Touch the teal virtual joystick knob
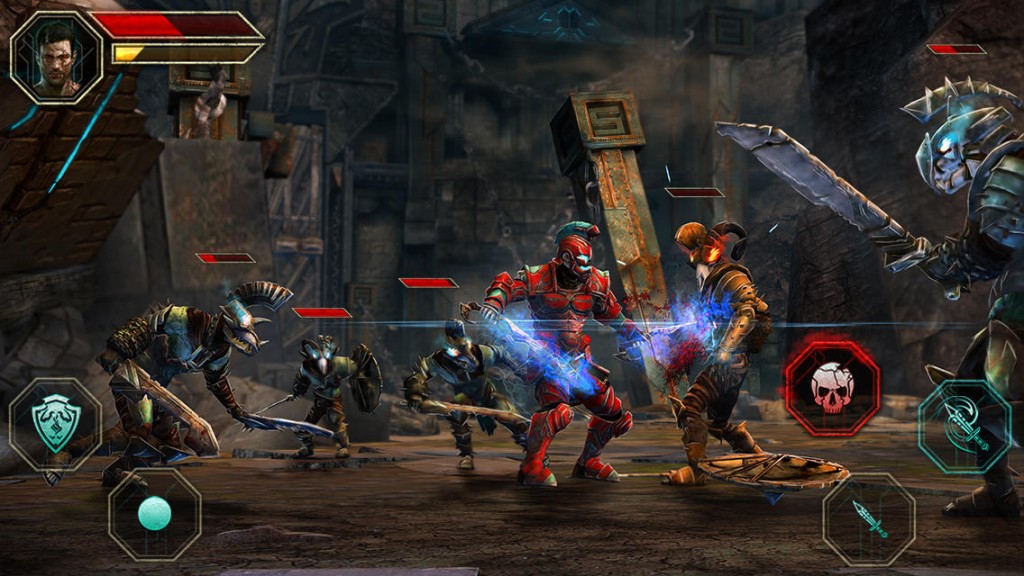This screenshot has height=576, width=1024. point(154,513)
